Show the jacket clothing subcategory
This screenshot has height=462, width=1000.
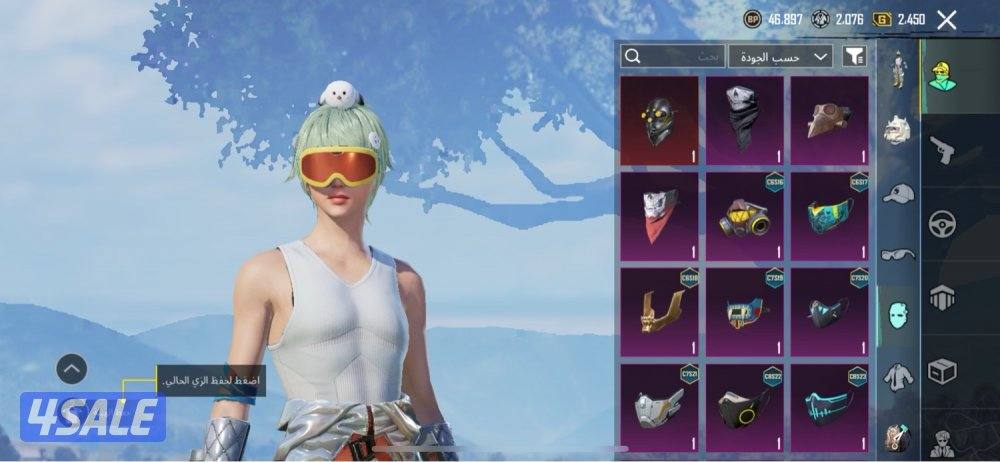pos(898,375)
